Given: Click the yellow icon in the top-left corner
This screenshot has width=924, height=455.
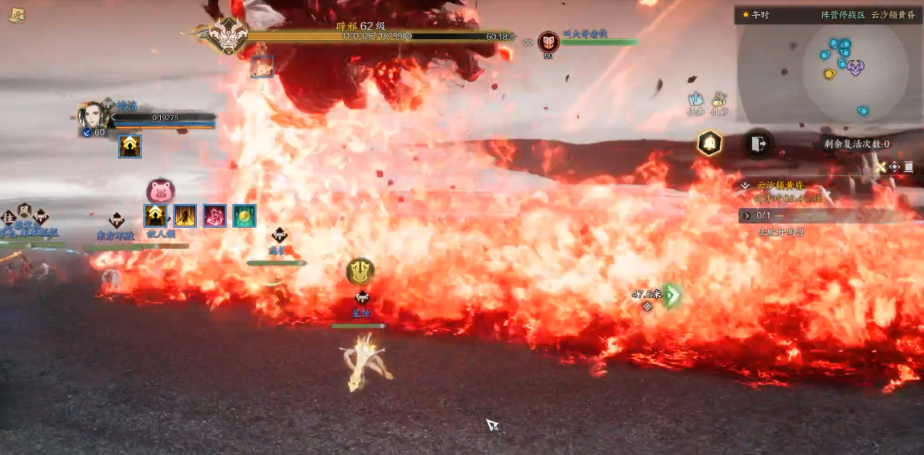Looking at the screenshot, I should (18, 13).
